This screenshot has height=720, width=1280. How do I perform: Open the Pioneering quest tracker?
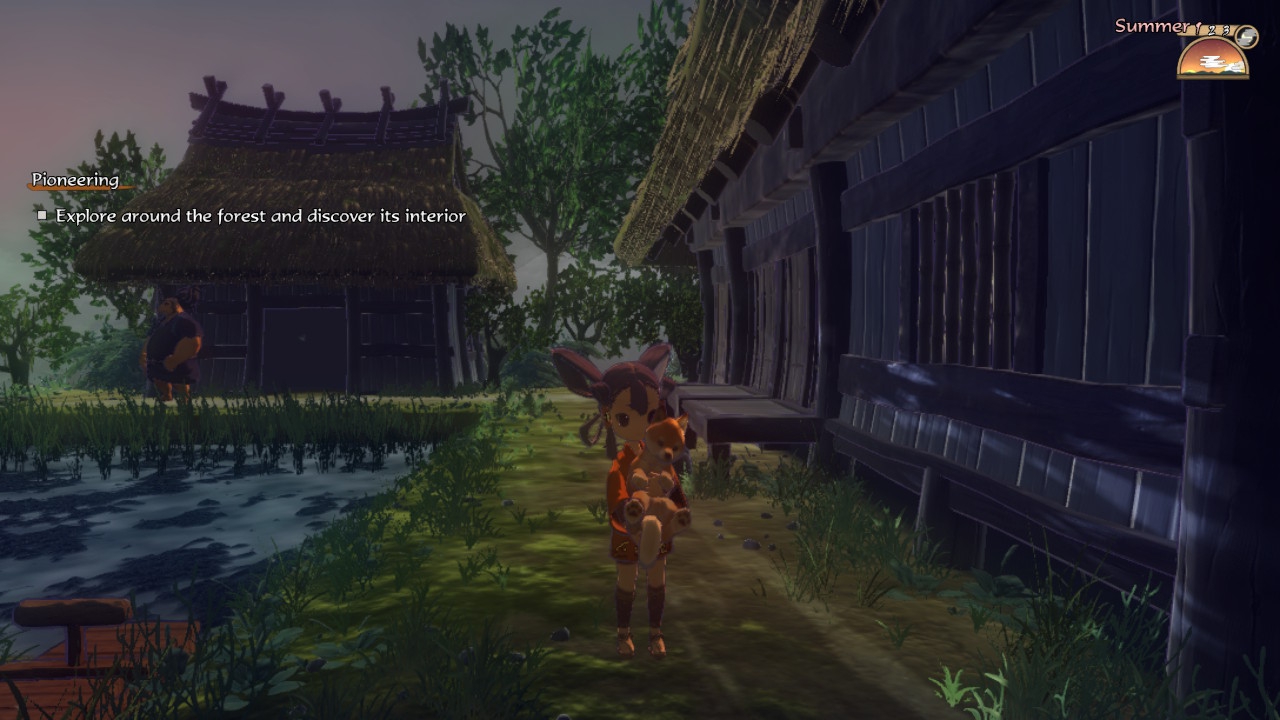[x=75, y=180]
